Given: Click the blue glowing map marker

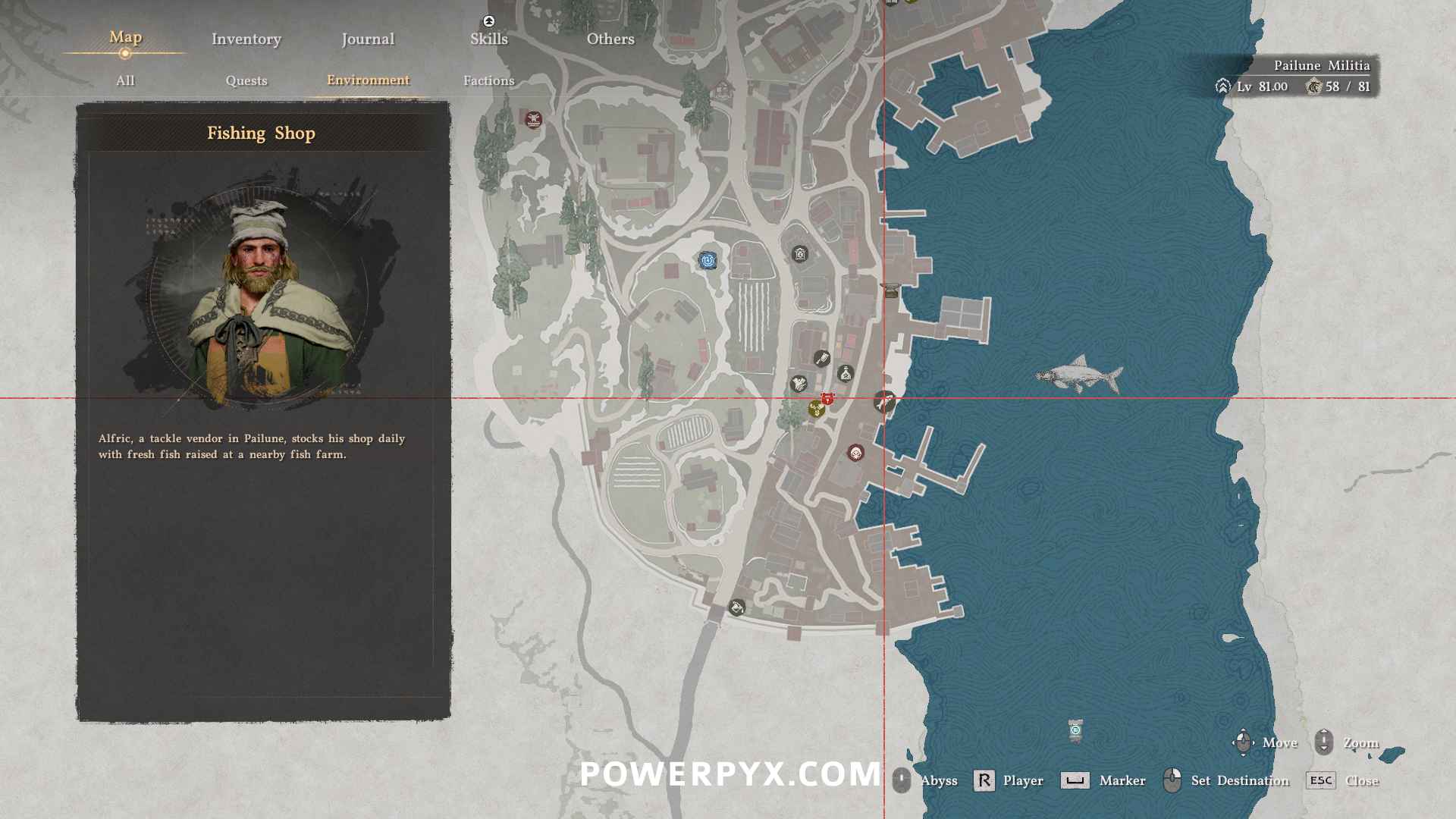Looking at the screenshot, I should point(708,261).
